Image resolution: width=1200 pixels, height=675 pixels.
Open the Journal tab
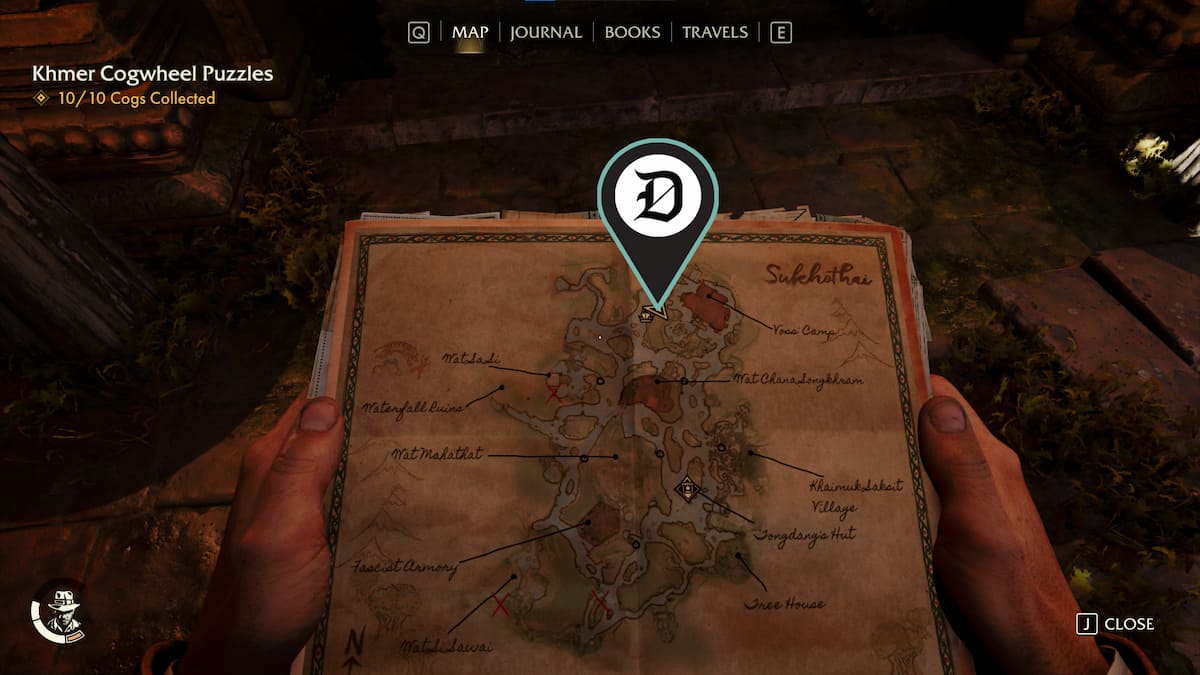pyautogui.click(x=545, y=32)
